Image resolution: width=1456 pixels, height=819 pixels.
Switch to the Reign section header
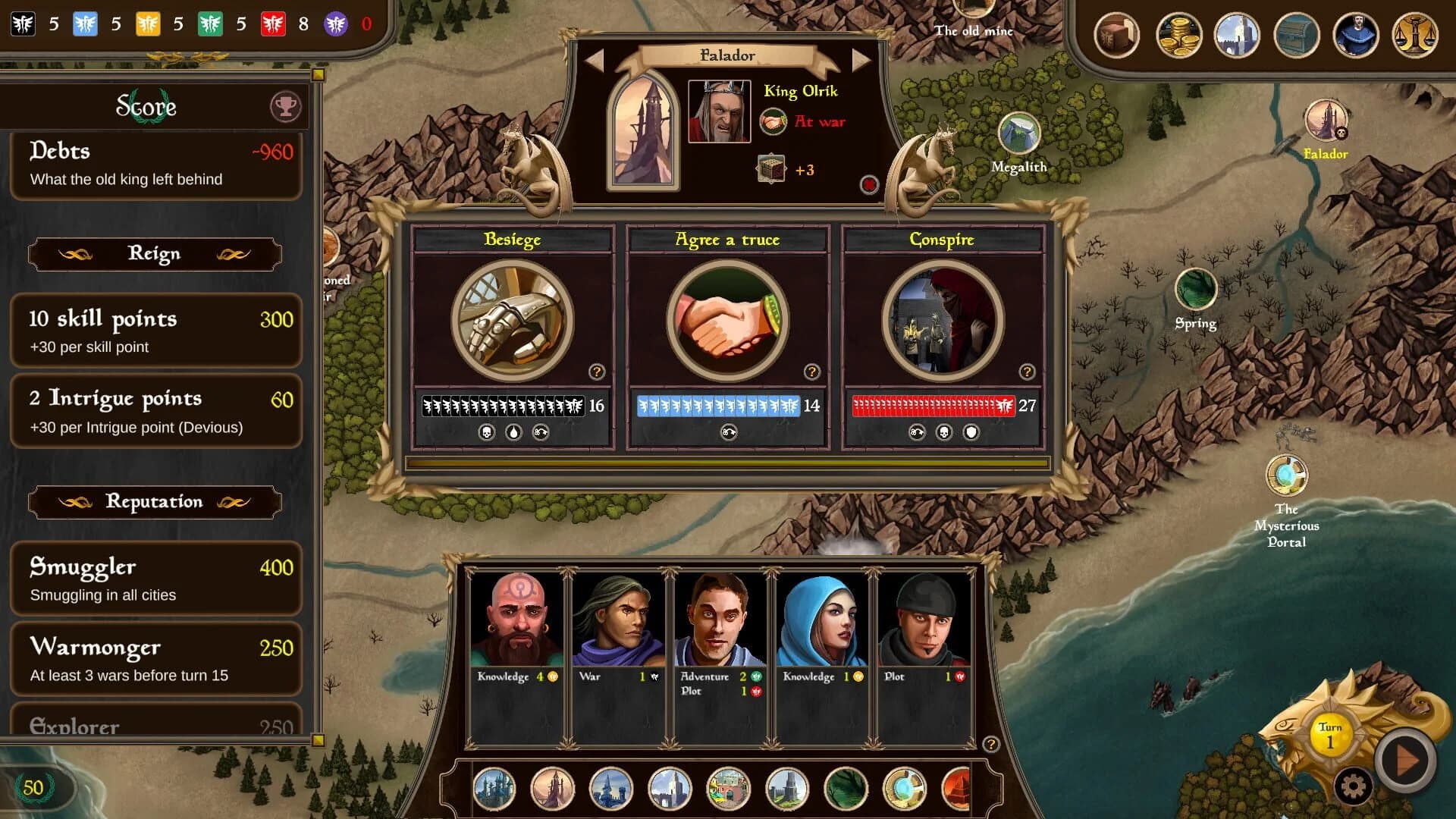155,254
